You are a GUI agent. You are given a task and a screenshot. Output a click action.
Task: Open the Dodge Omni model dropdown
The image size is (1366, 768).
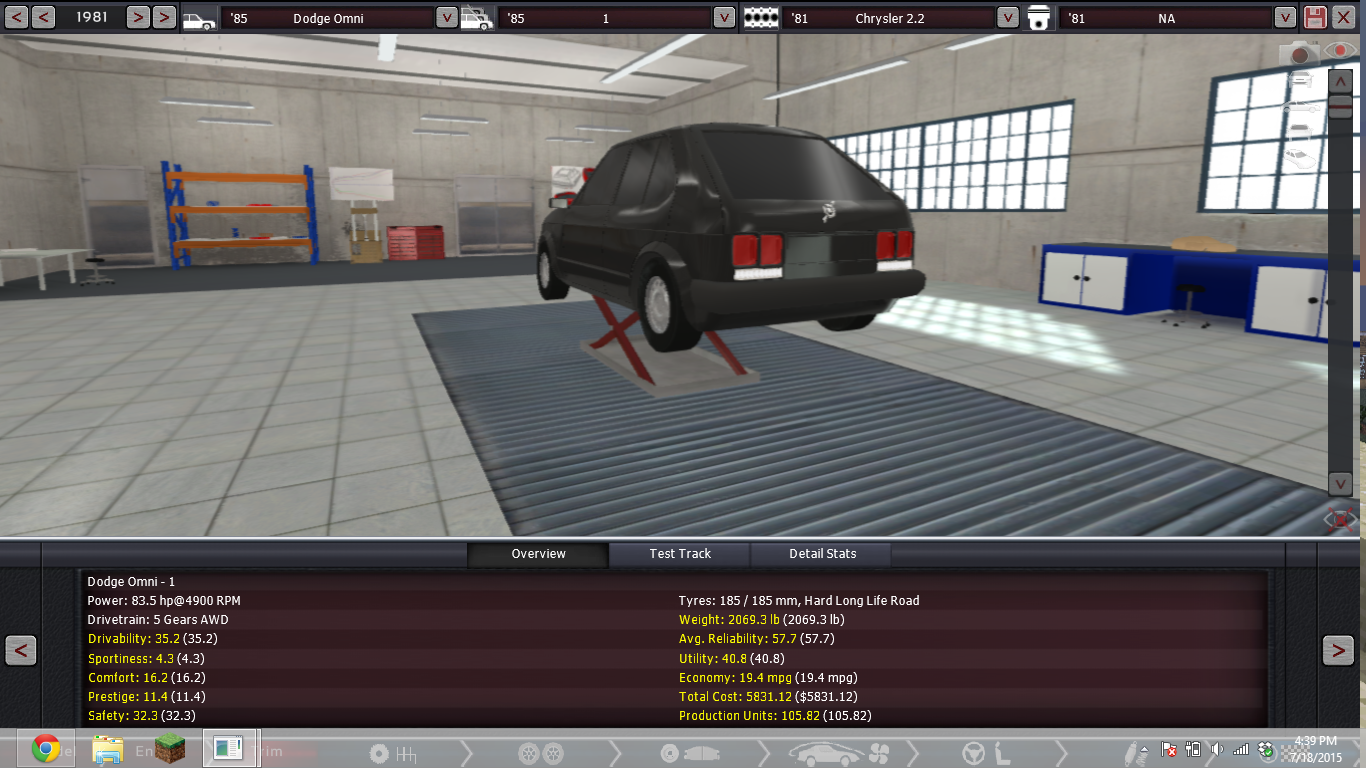[446, 17]
